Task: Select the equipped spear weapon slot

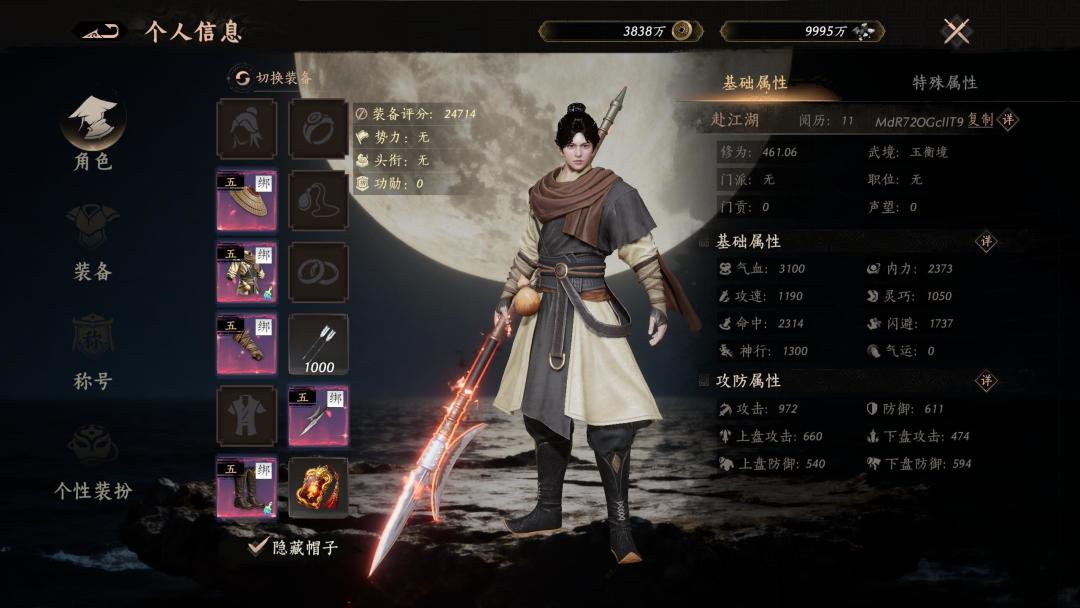Action: 319,416
